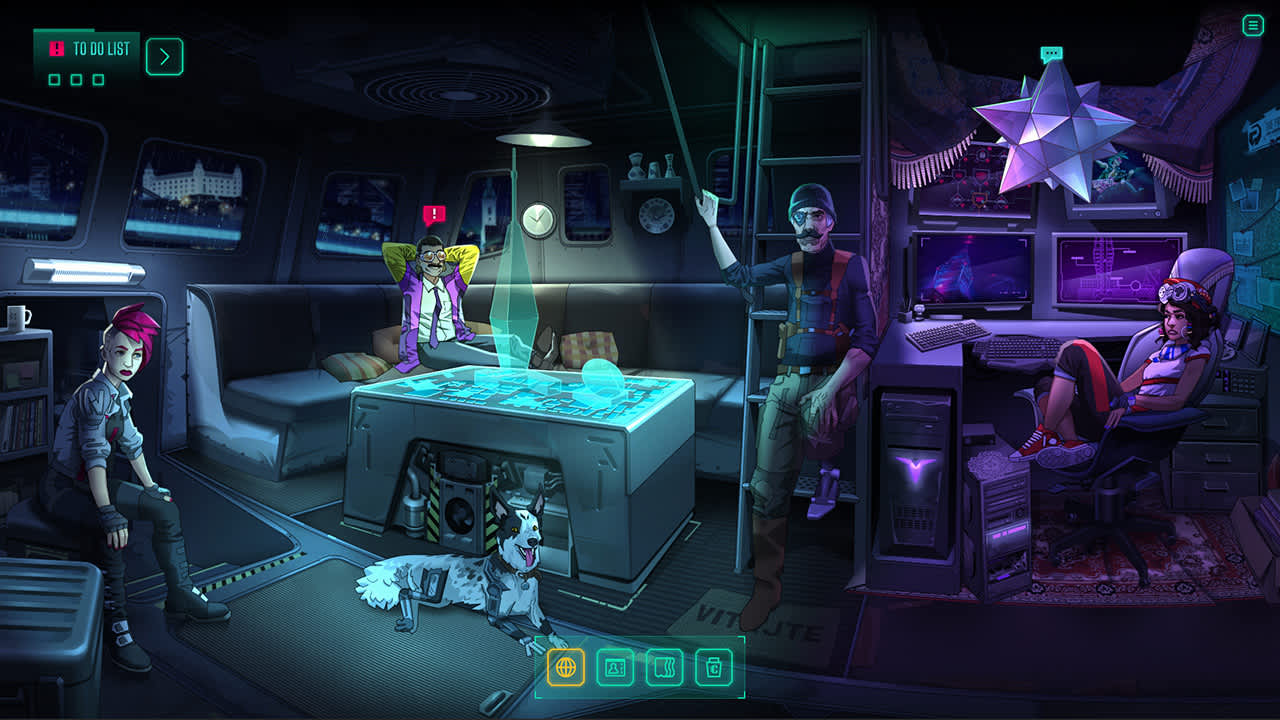Open the To Do List panel

point(88,50)
